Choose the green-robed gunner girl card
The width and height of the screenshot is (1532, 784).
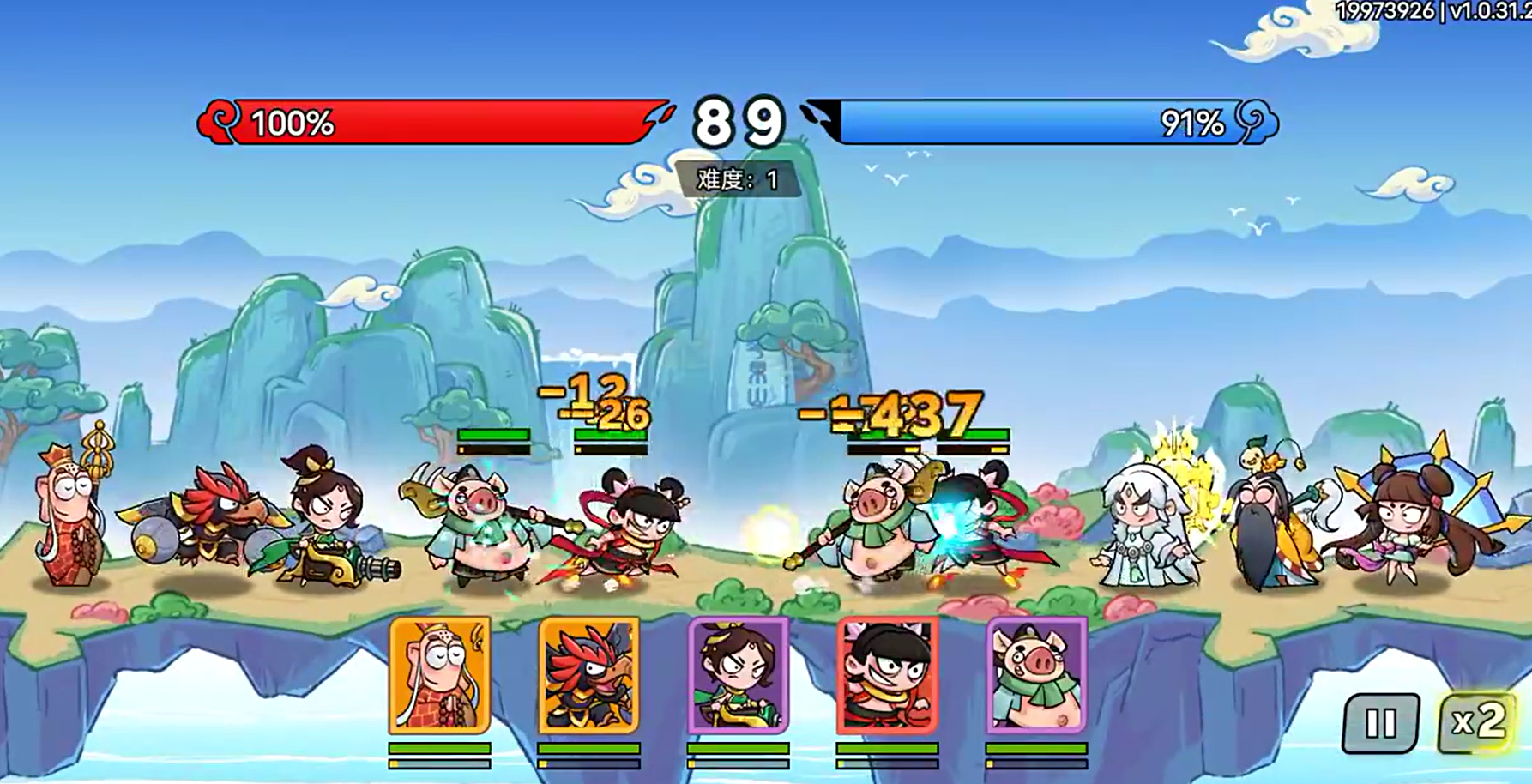[739, 676]
